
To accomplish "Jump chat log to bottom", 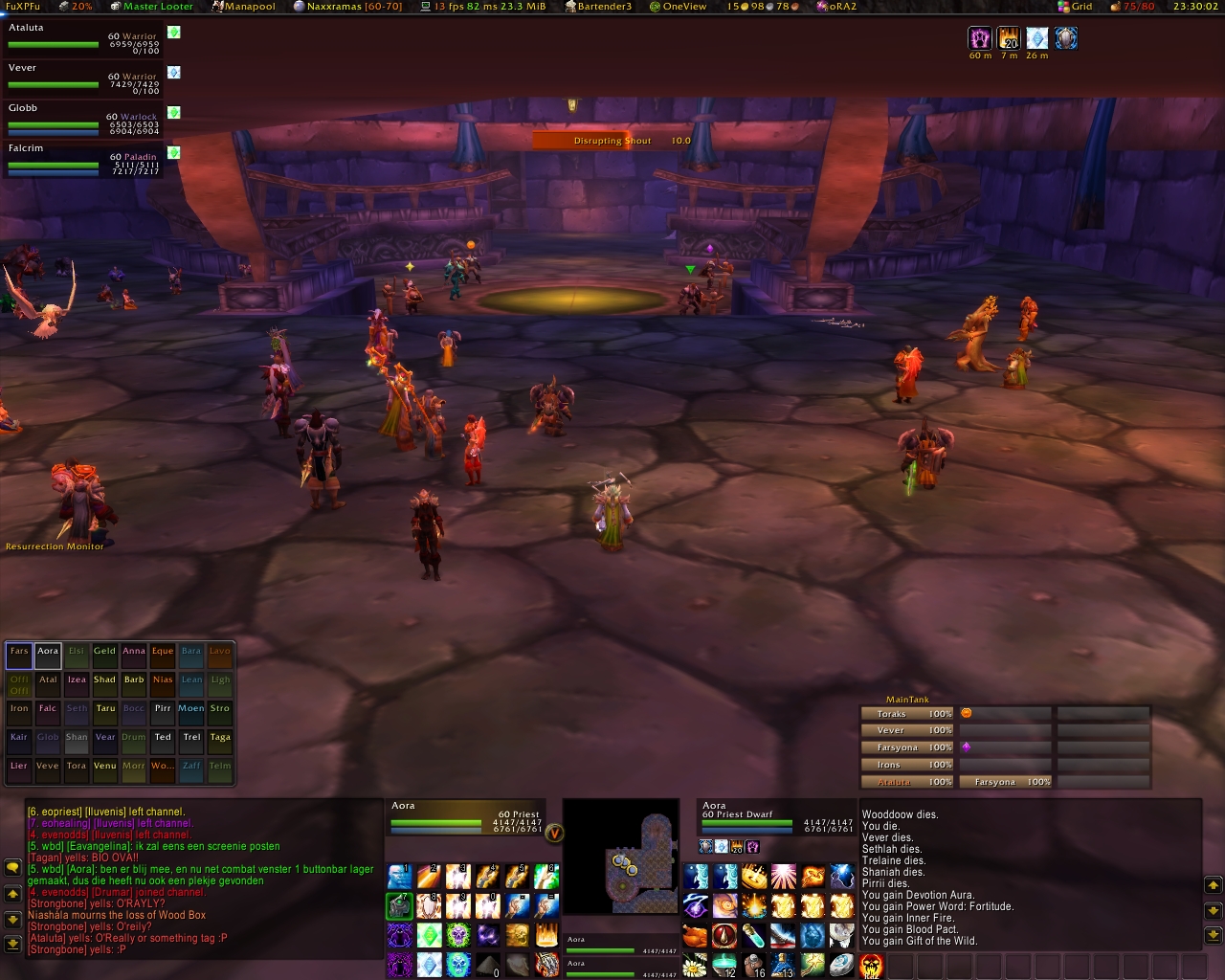I will pos(12,945).
